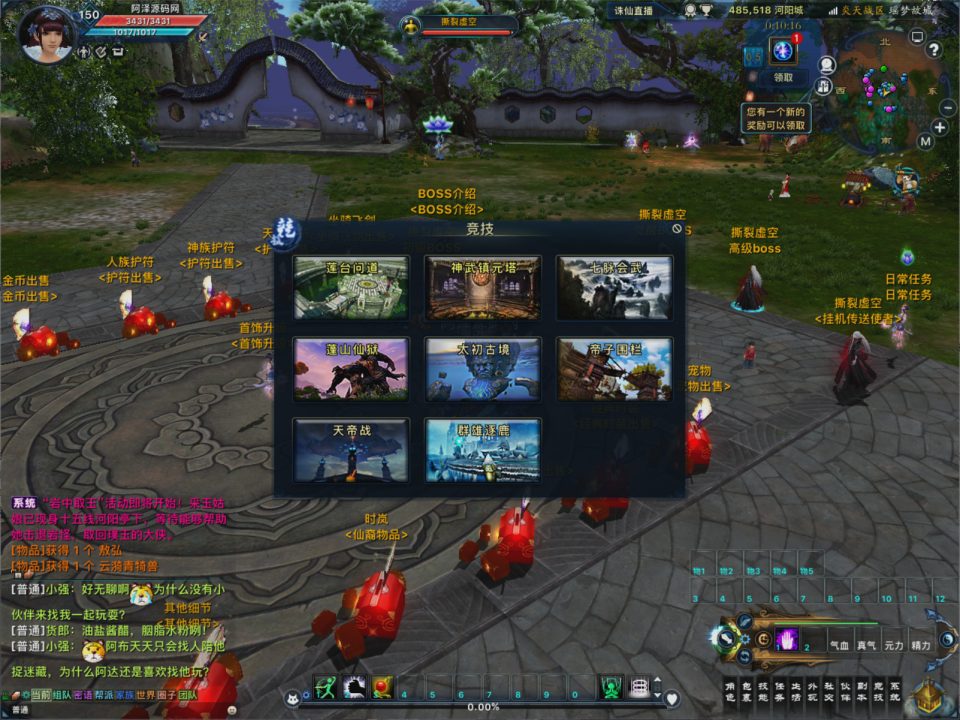Choose the 神武镇元塔 arena tile
Screen dimensions: 960x720
pyautogui.click(x=483, y=287)
